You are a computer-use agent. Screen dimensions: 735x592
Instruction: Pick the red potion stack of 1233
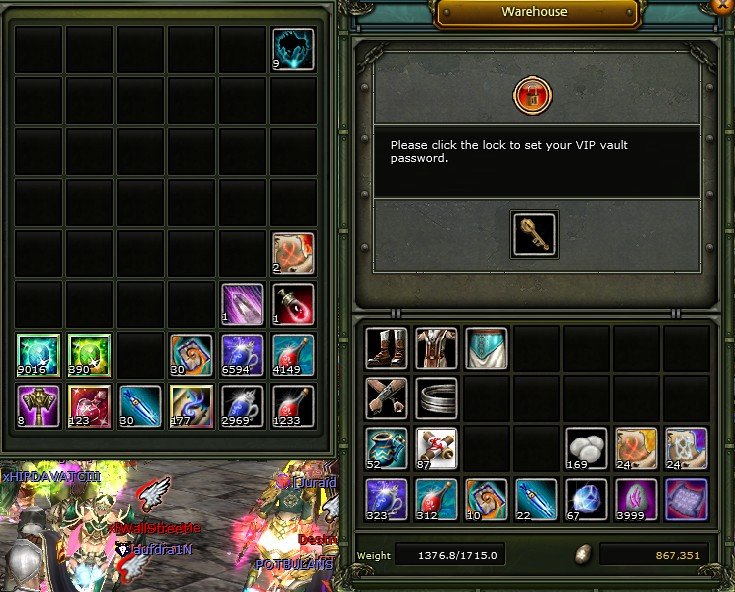pyautogui.click(x=293, y=406)
